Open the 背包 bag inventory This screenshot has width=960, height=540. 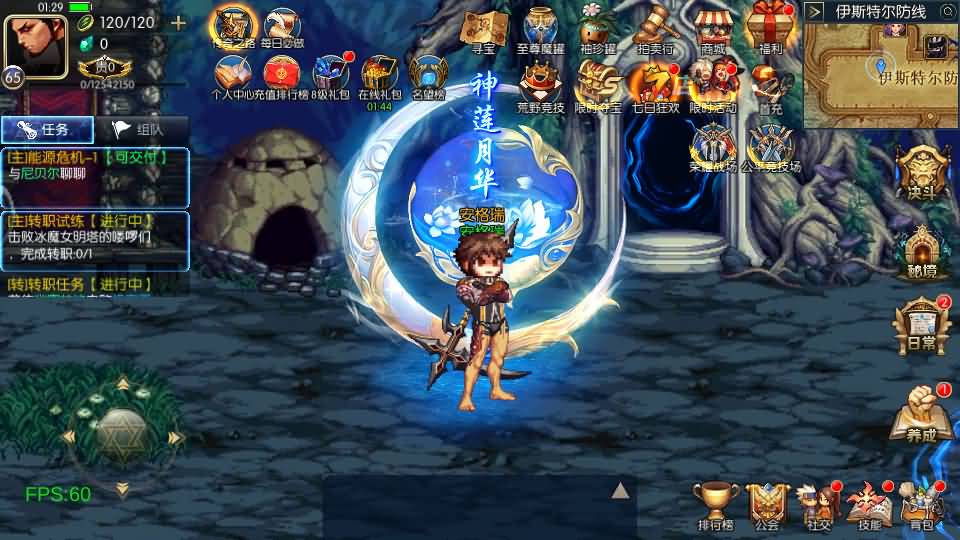pyautogui.click(x=921, y=504)
